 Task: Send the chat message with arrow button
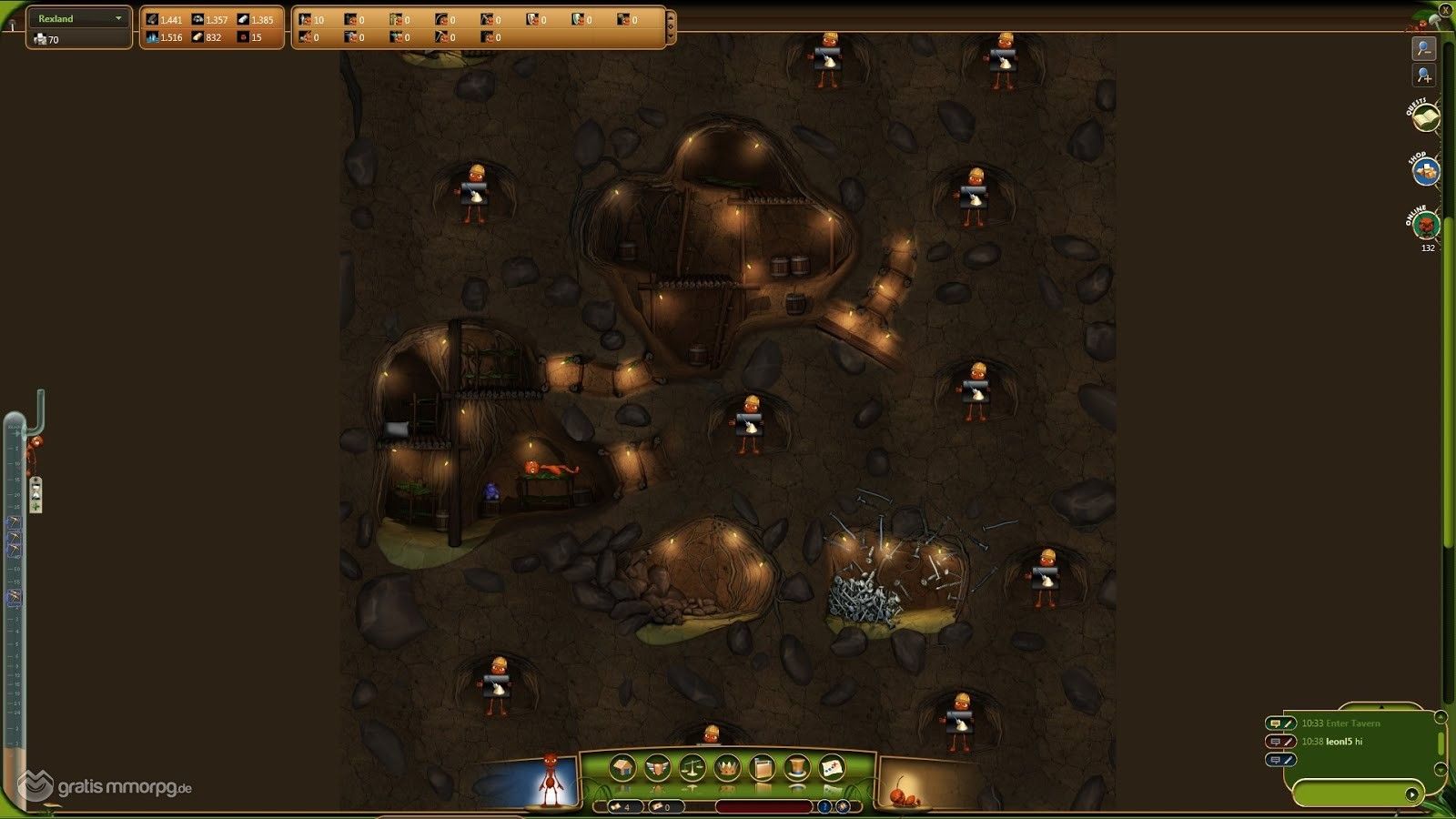(1411, 794)
